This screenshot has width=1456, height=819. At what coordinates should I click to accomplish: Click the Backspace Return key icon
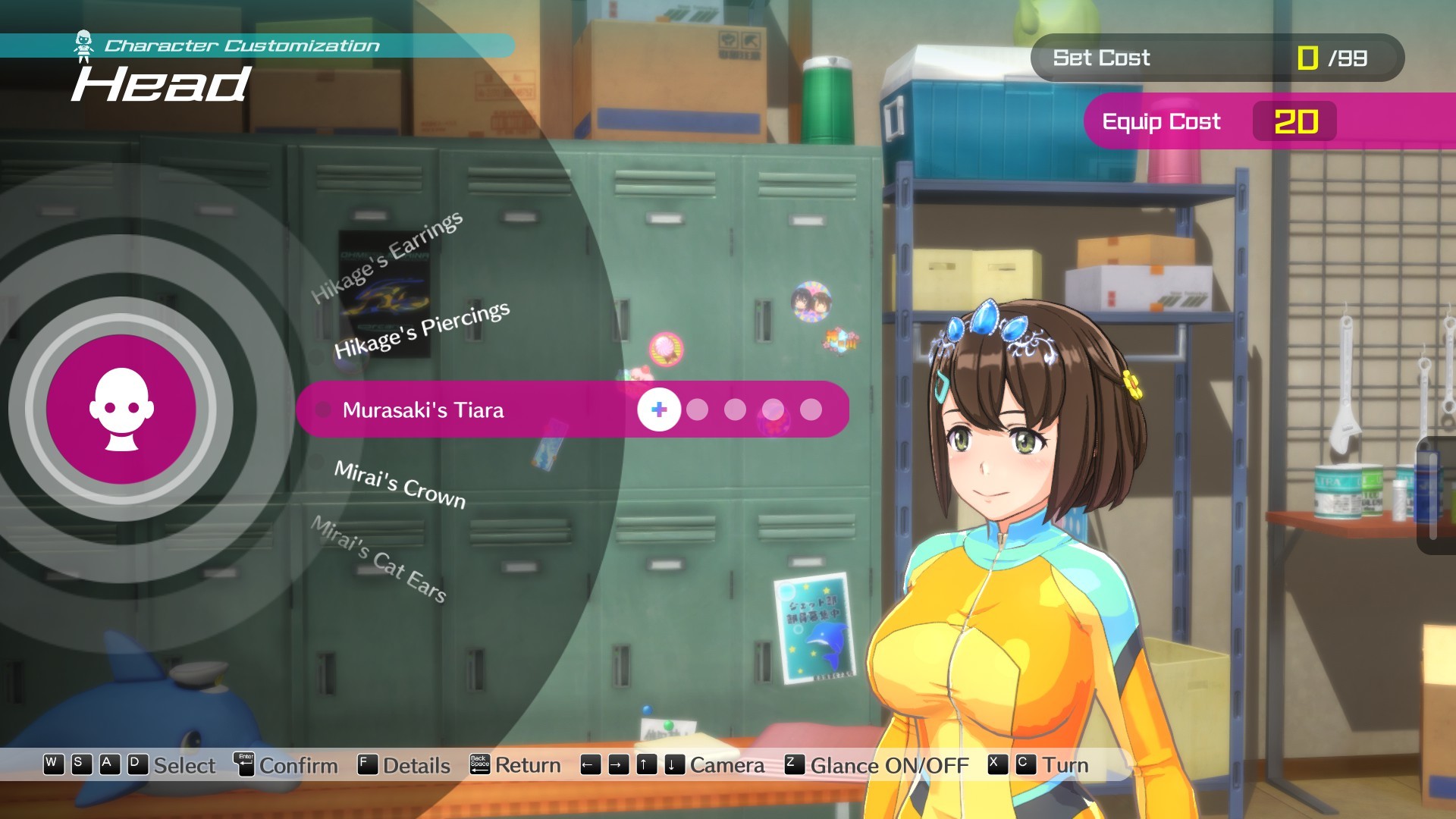pyautogui.click(x=482, y=765)
